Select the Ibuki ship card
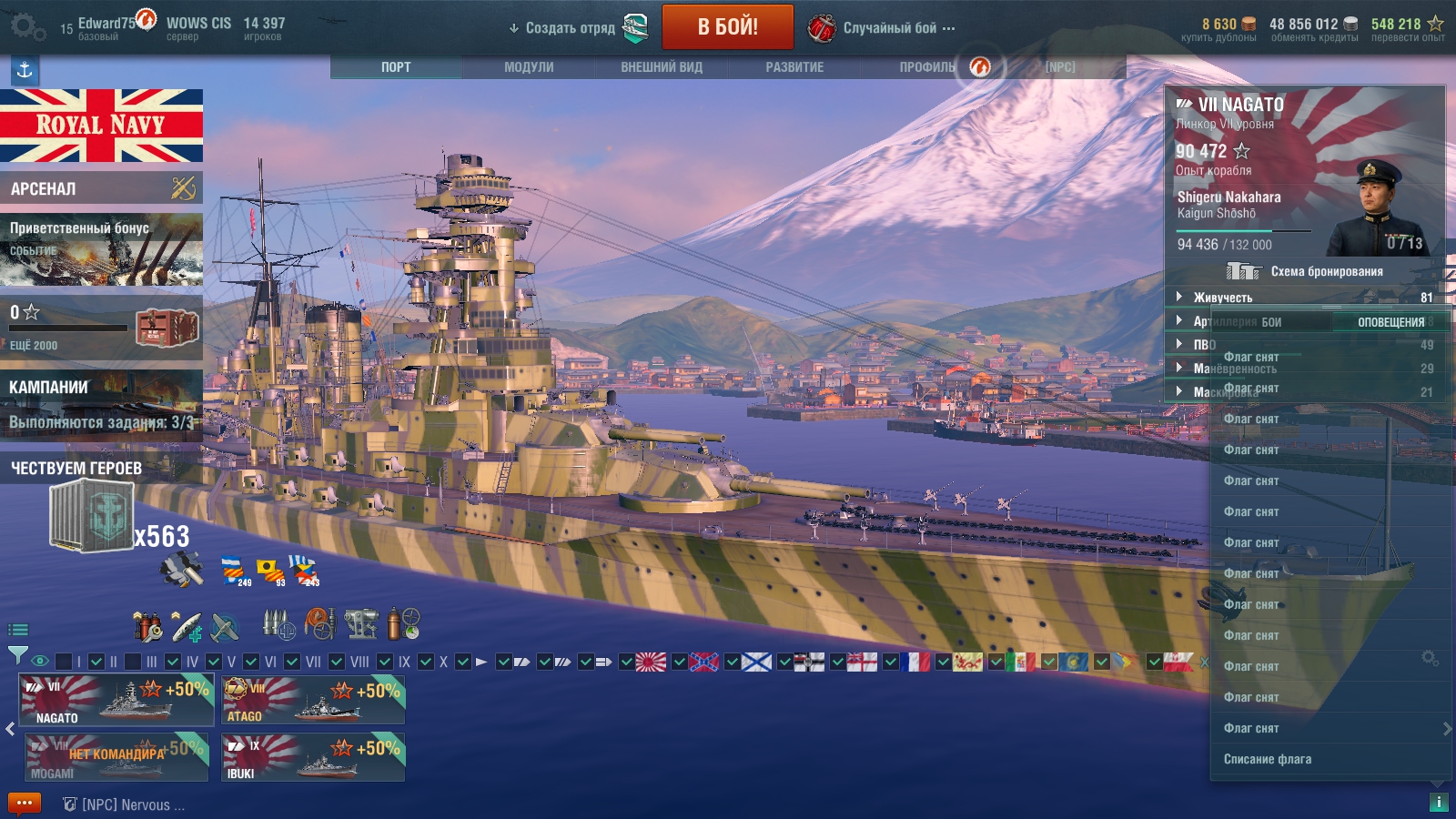The width and height of the screenshot is (1456, 819). point(313,758)
